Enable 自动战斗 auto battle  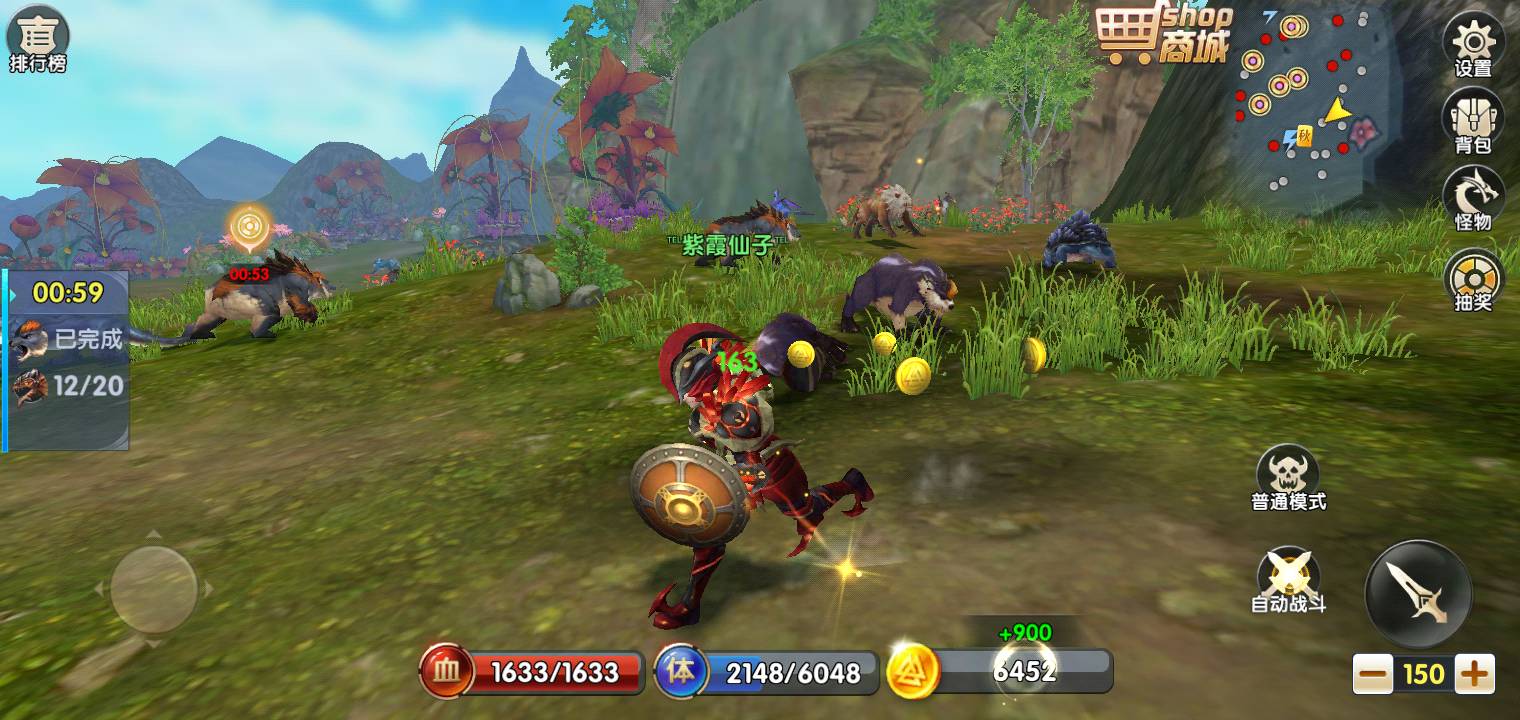(1288, 580)
